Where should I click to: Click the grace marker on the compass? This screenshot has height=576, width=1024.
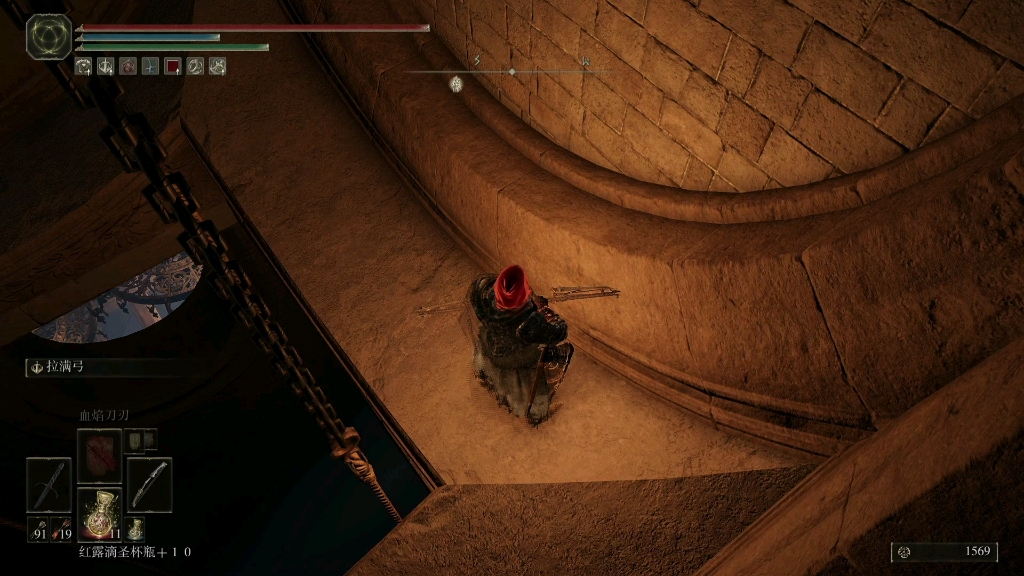(456, 85)
